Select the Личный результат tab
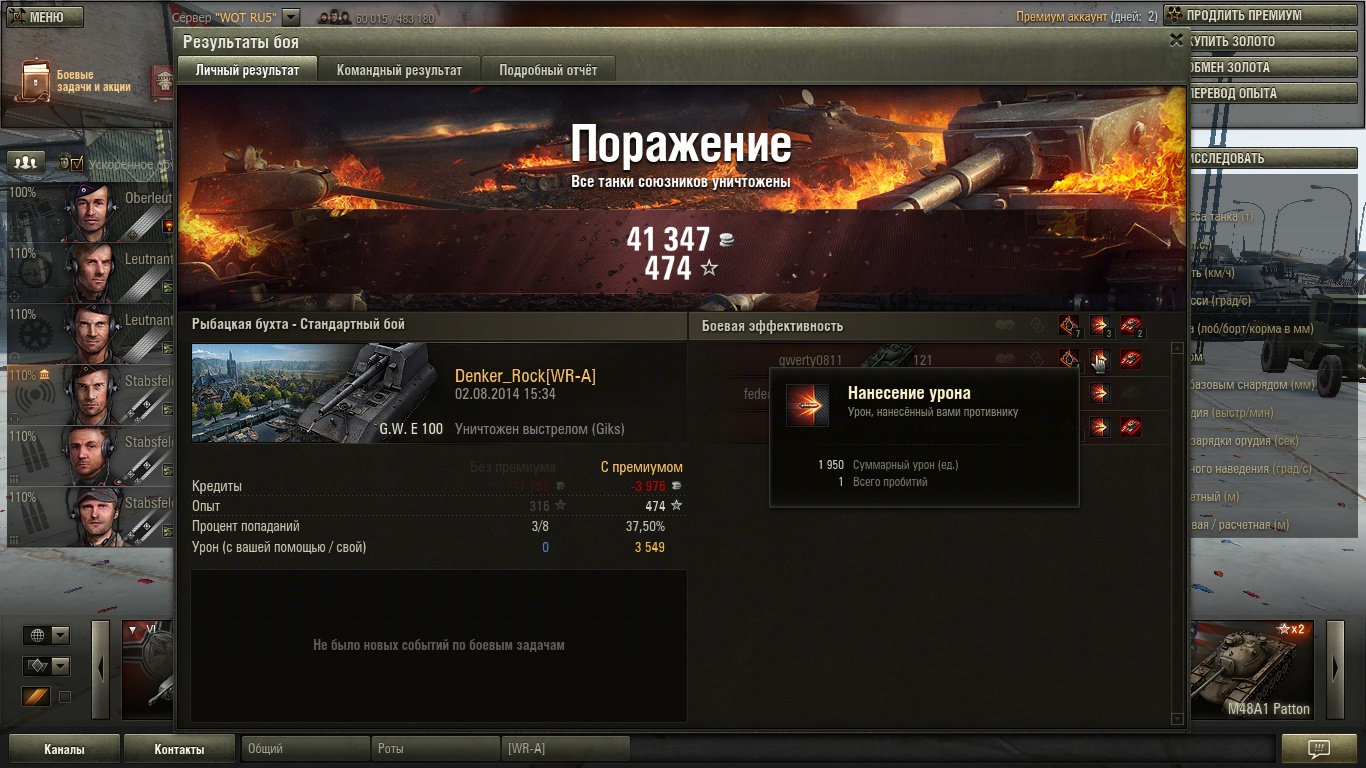Screen dimensions: 1366x768 click(x=247, y=70)
